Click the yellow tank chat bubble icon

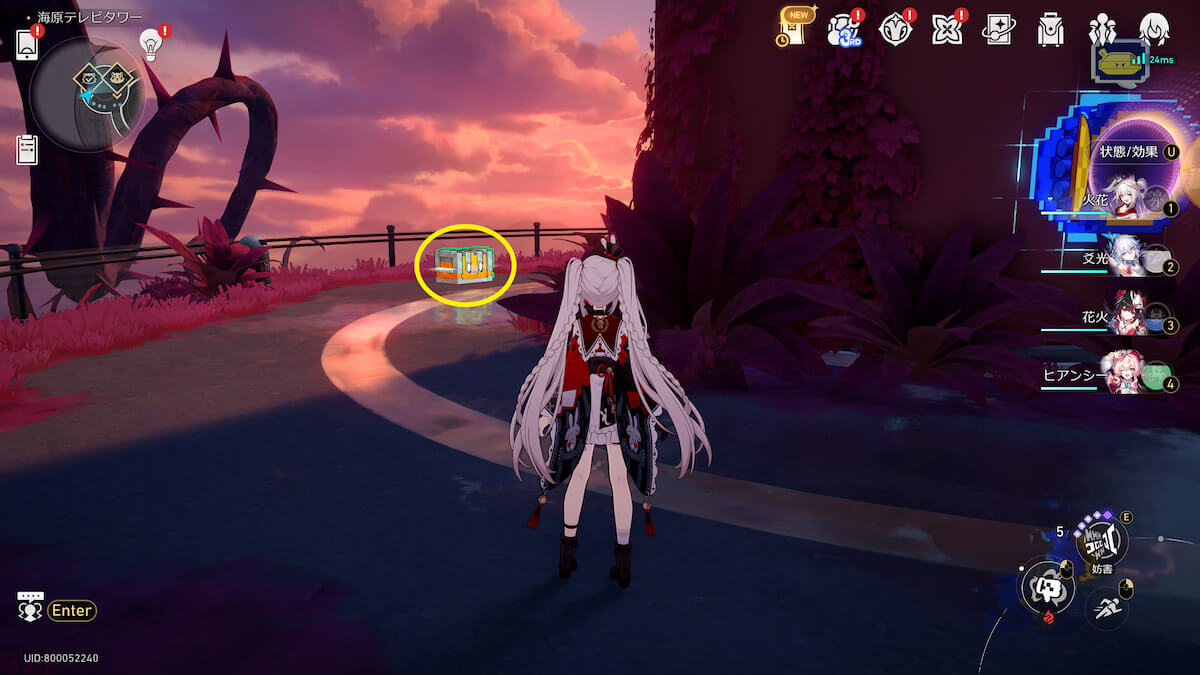pyautogui.click(x=1119, y=61)
